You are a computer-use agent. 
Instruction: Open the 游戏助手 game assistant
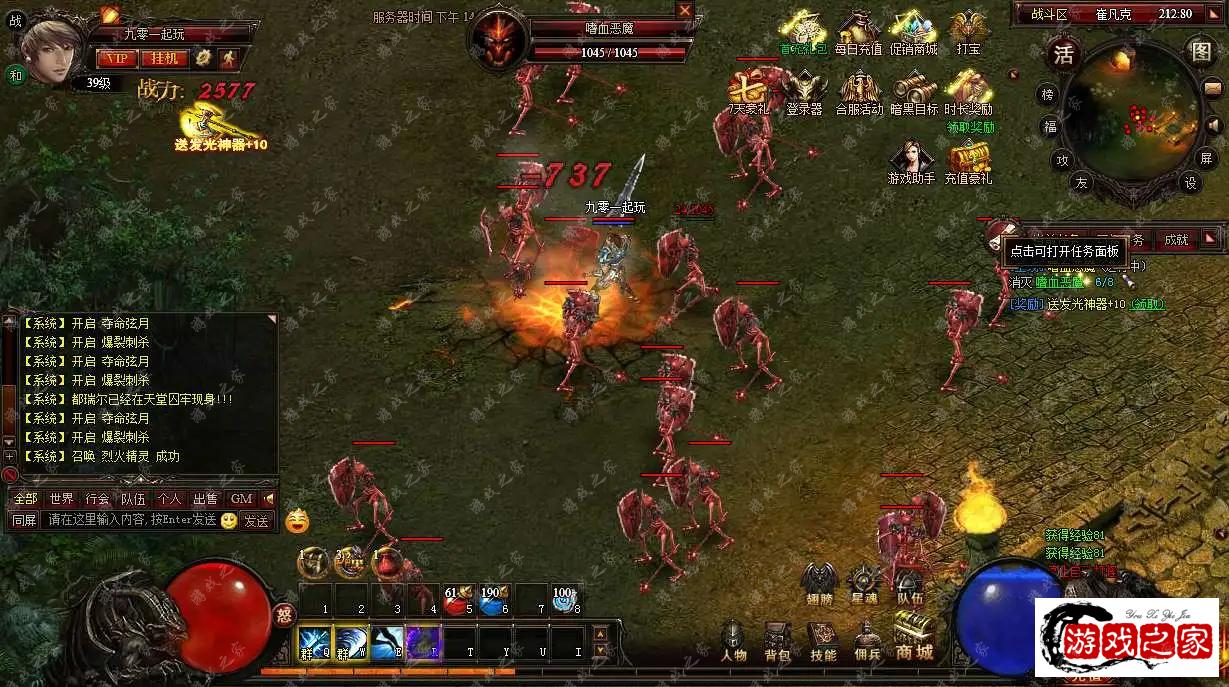(911, 163)
